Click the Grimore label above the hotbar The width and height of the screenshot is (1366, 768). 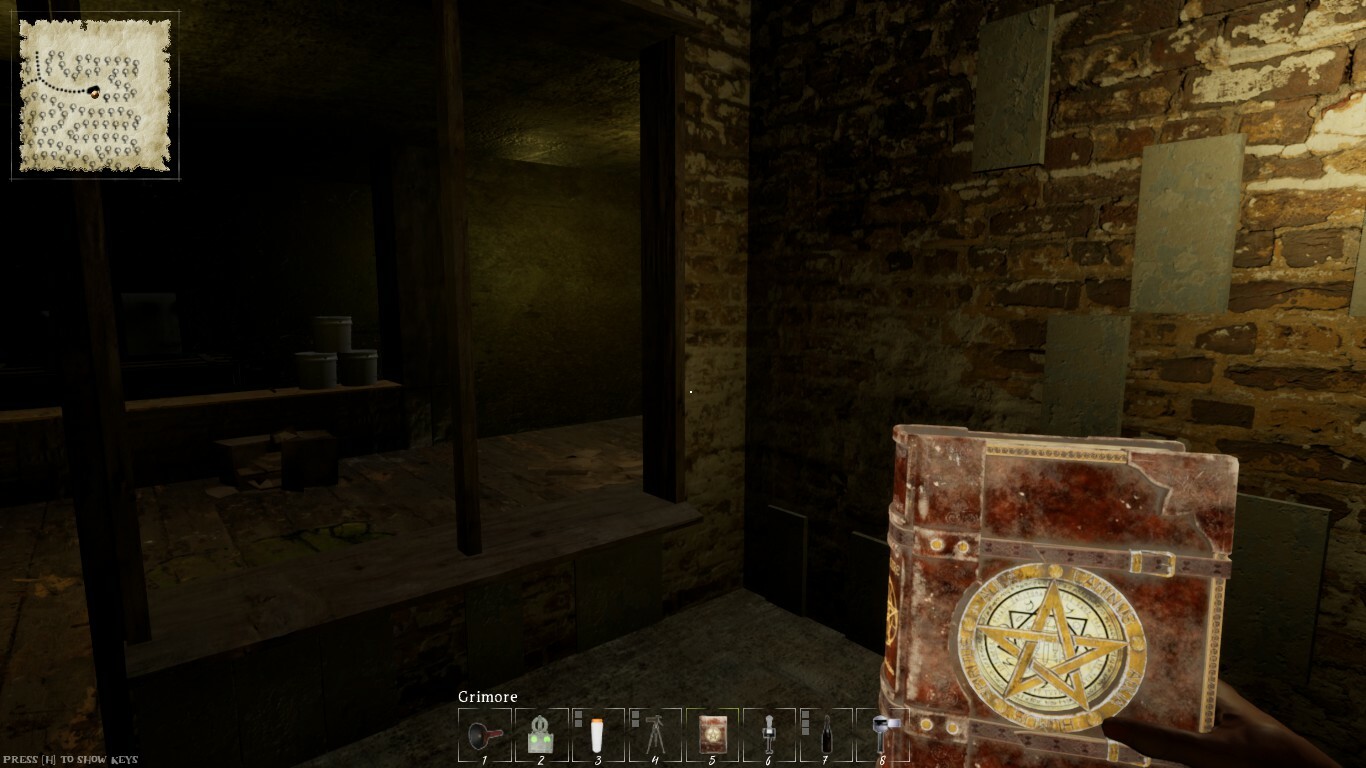[487, 696]
